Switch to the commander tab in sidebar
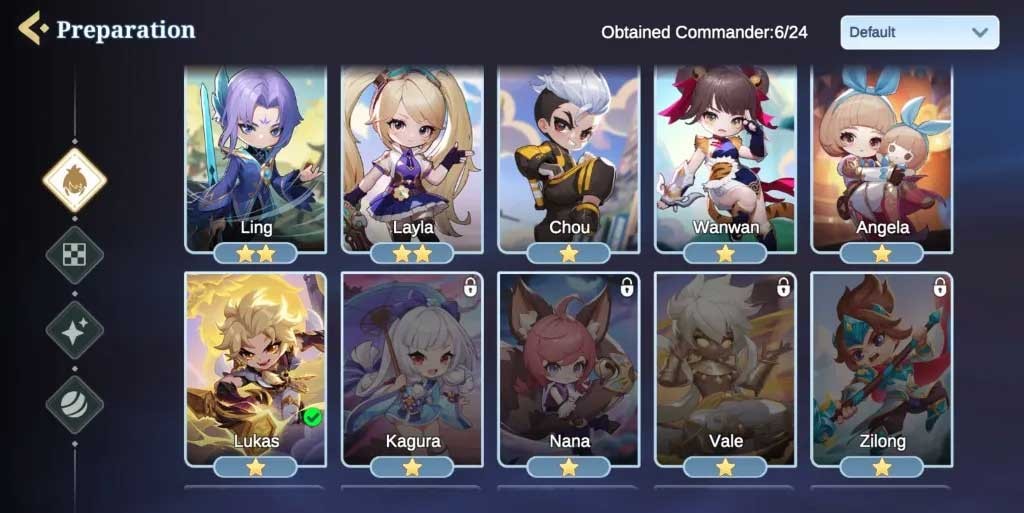 pos(75,180)
